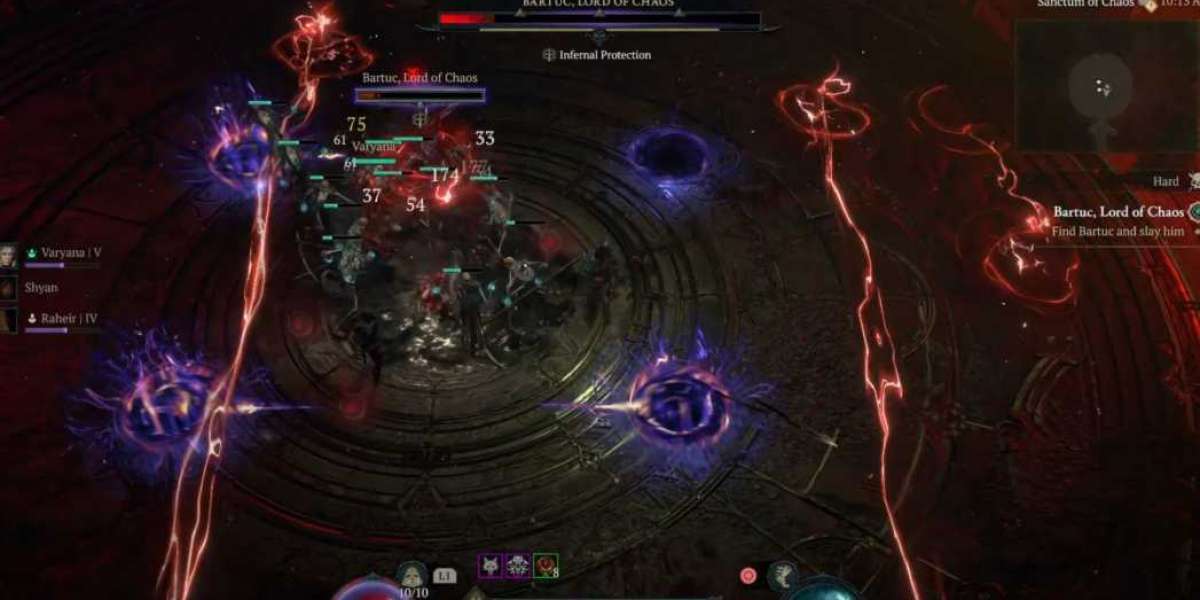Click Varyana's party portrait
The image size is (1200, 600).
coord(9,254)
